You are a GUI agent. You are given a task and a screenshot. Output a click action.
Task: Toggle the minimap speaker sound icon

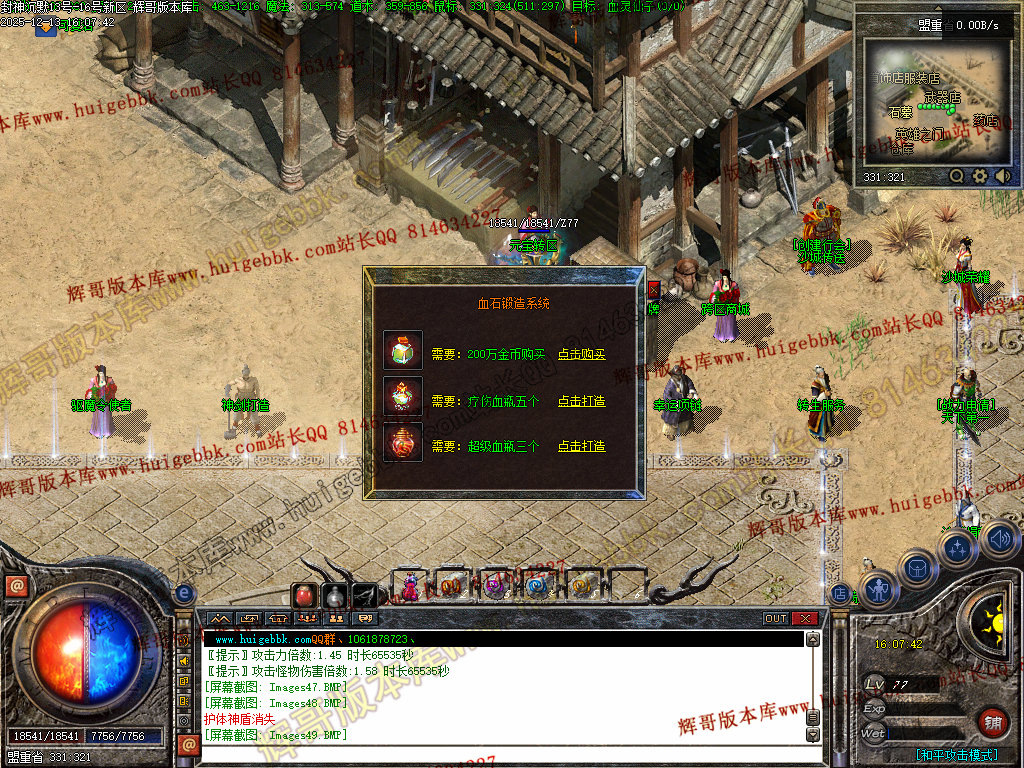(x=1002, y=176)
